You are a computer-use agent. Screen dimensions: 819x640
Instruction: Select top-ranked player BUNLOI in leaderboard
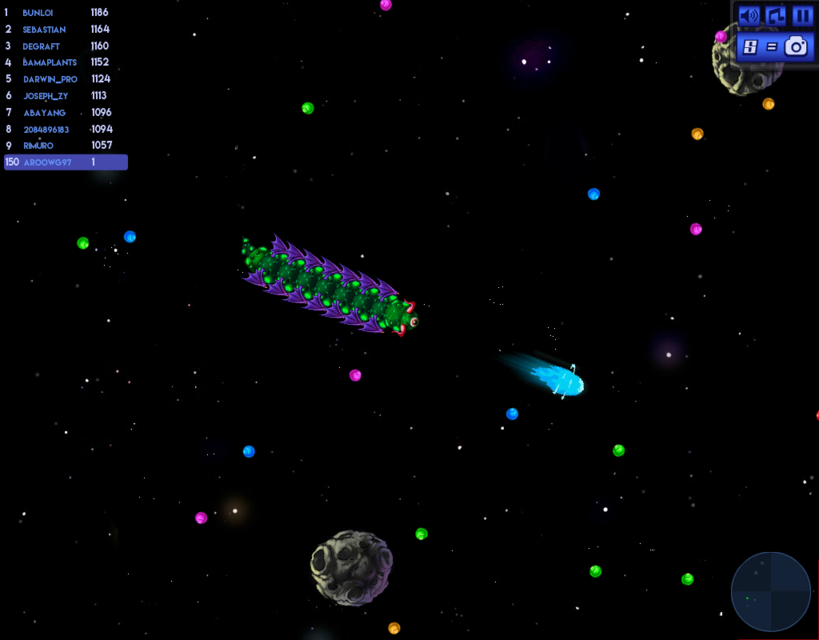[60, 13]
